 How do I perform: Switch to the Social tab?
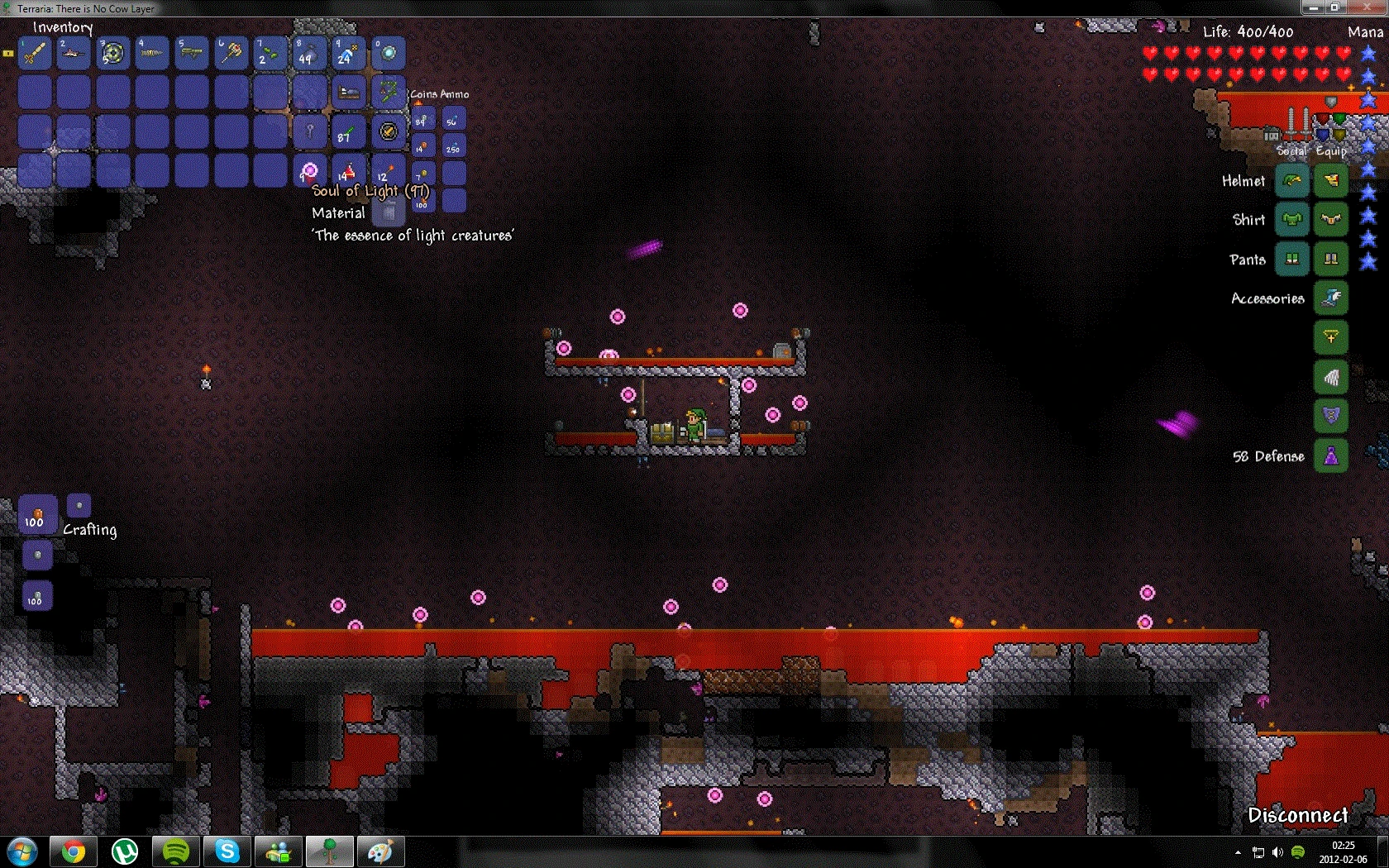point(1292,150)
